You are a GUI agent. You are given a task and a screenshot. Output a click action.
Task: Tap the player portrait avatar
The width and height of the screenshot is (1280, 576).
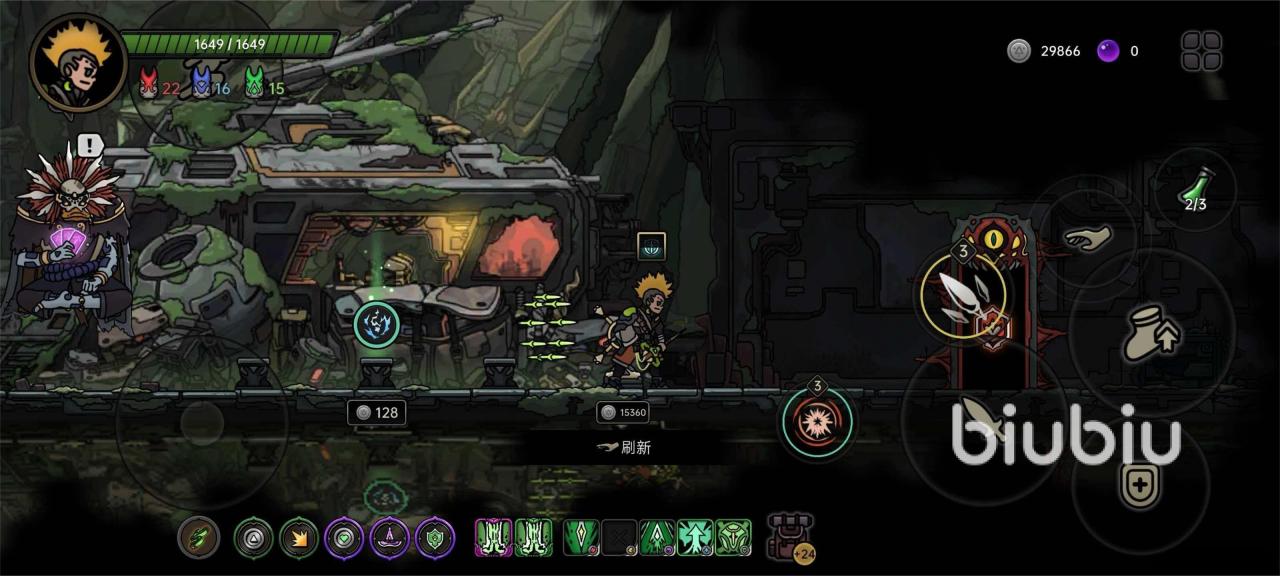click(x=77, y=63)
